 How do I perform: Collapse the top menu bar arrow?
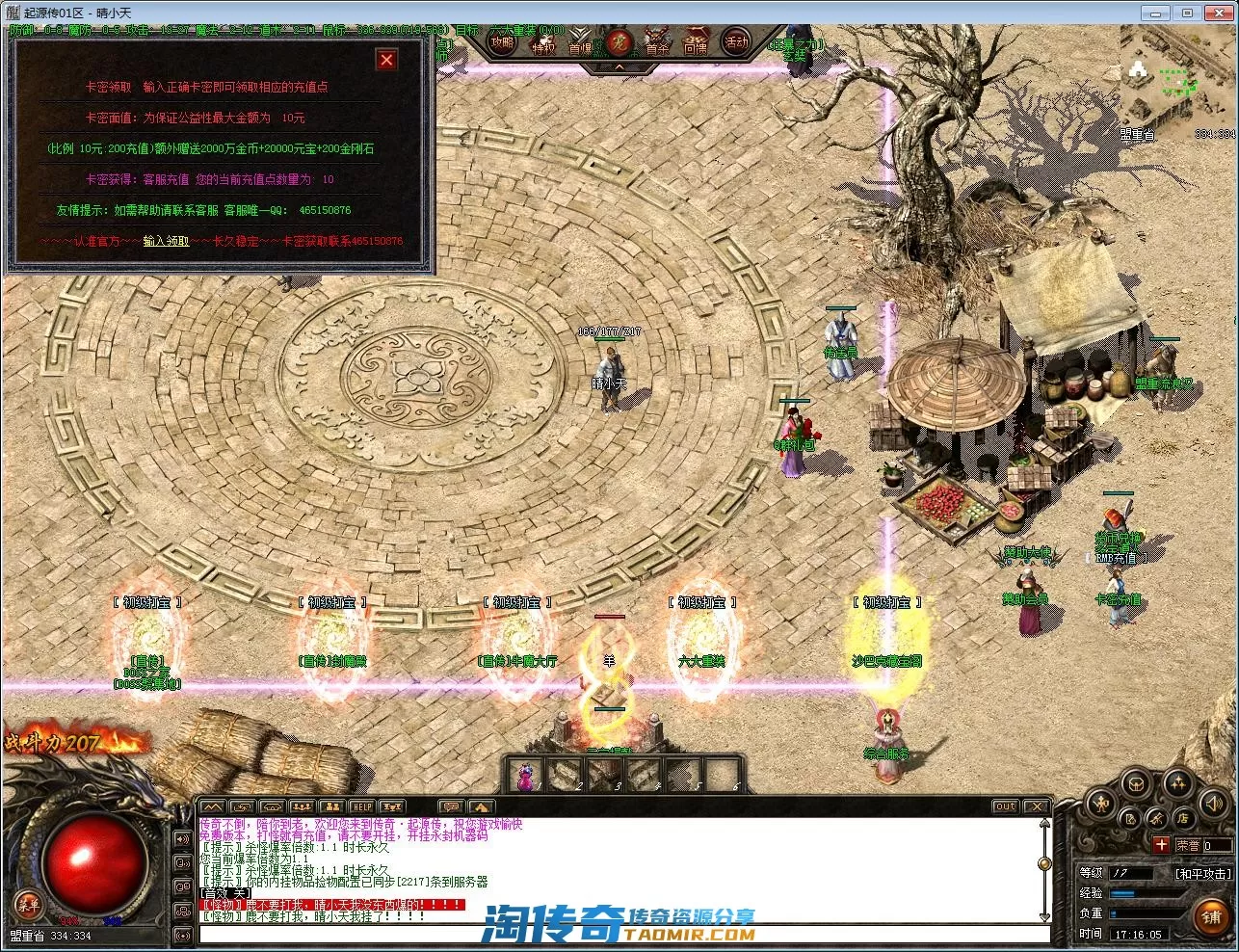click(x=619, y=67)
